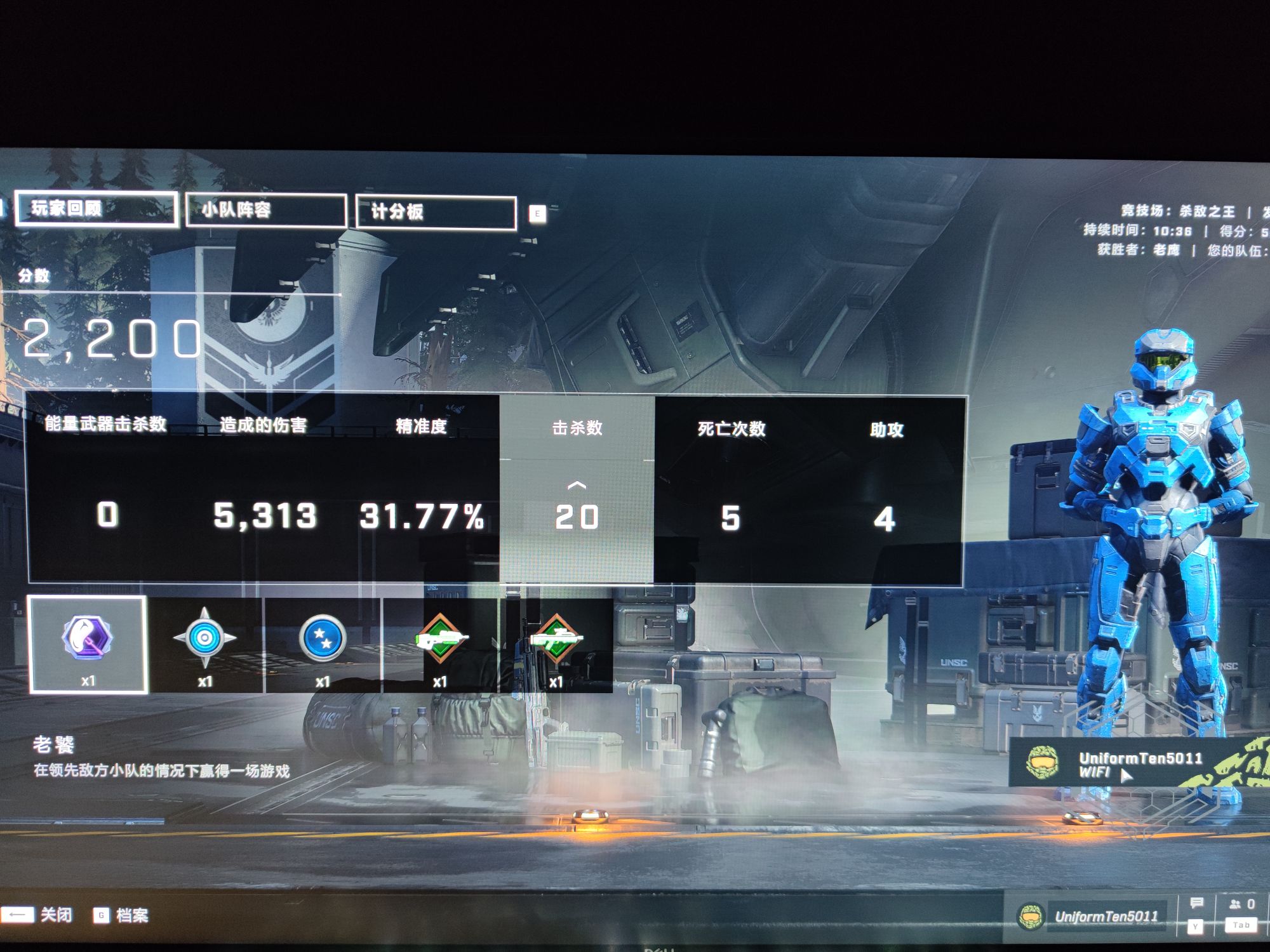Switch to the 玩家回顾 tab
Screen dimensions: 1270x952
(96, 209)
